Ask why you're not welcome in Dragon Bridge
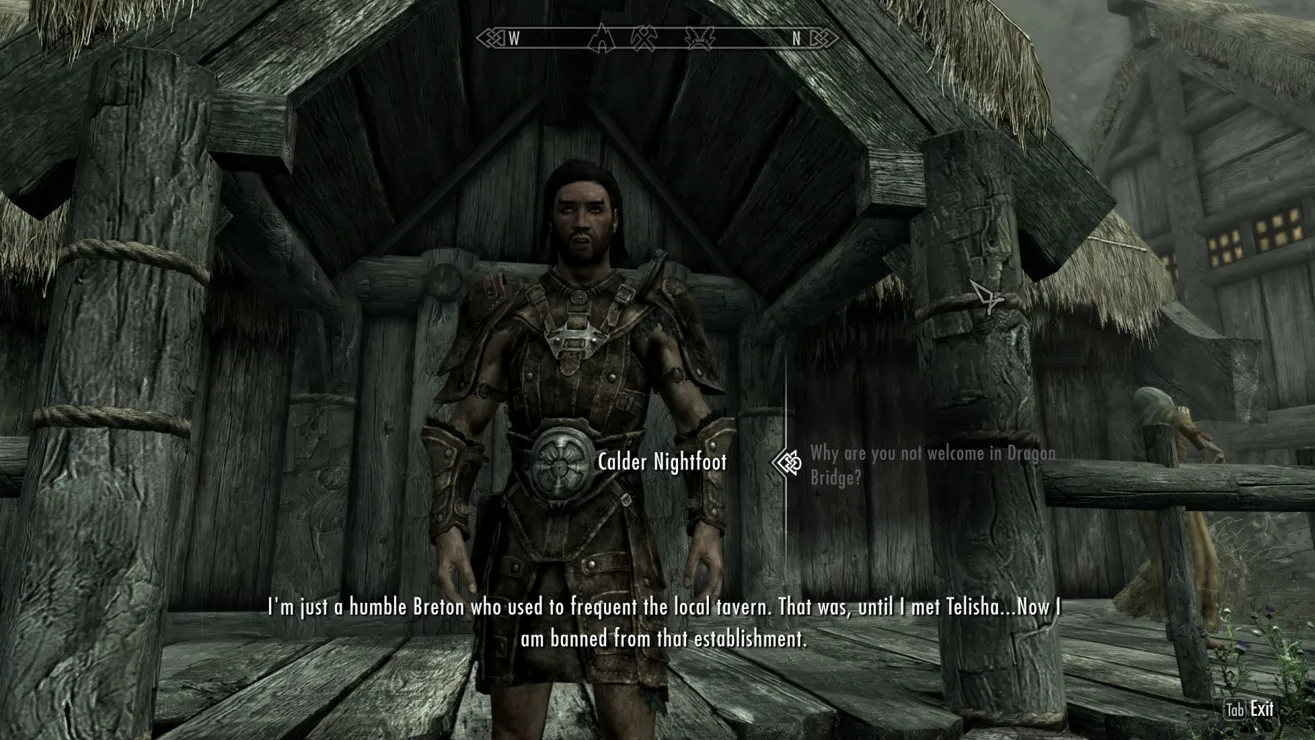The image size is (1315, 740). tap(931, 465)
